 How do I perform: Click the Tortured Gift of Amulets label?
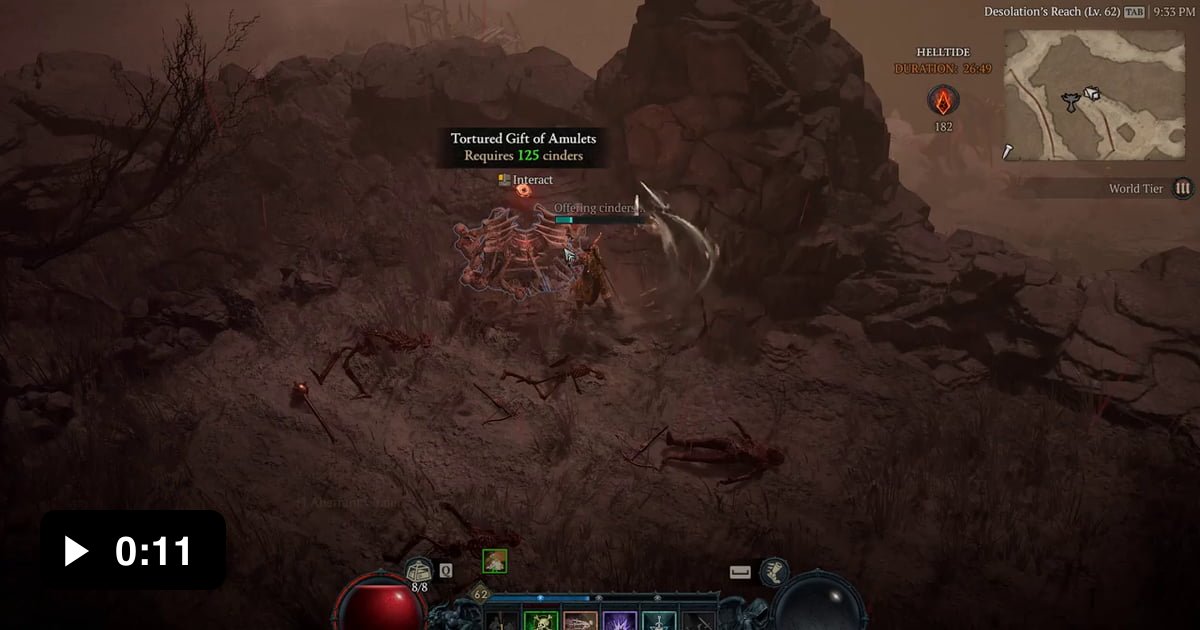[x=523, y=139]
